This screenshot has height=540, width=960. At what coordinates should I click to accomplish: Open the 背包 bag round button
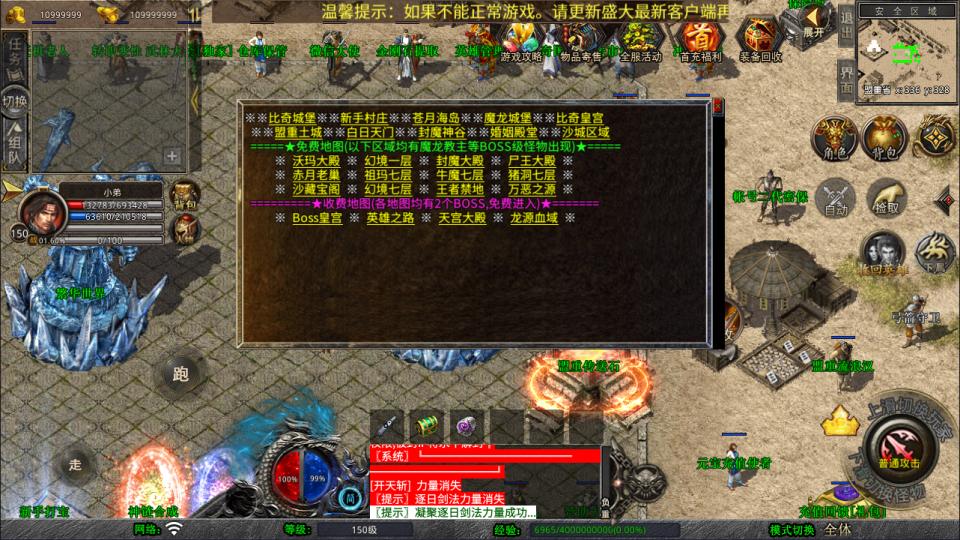884,139
